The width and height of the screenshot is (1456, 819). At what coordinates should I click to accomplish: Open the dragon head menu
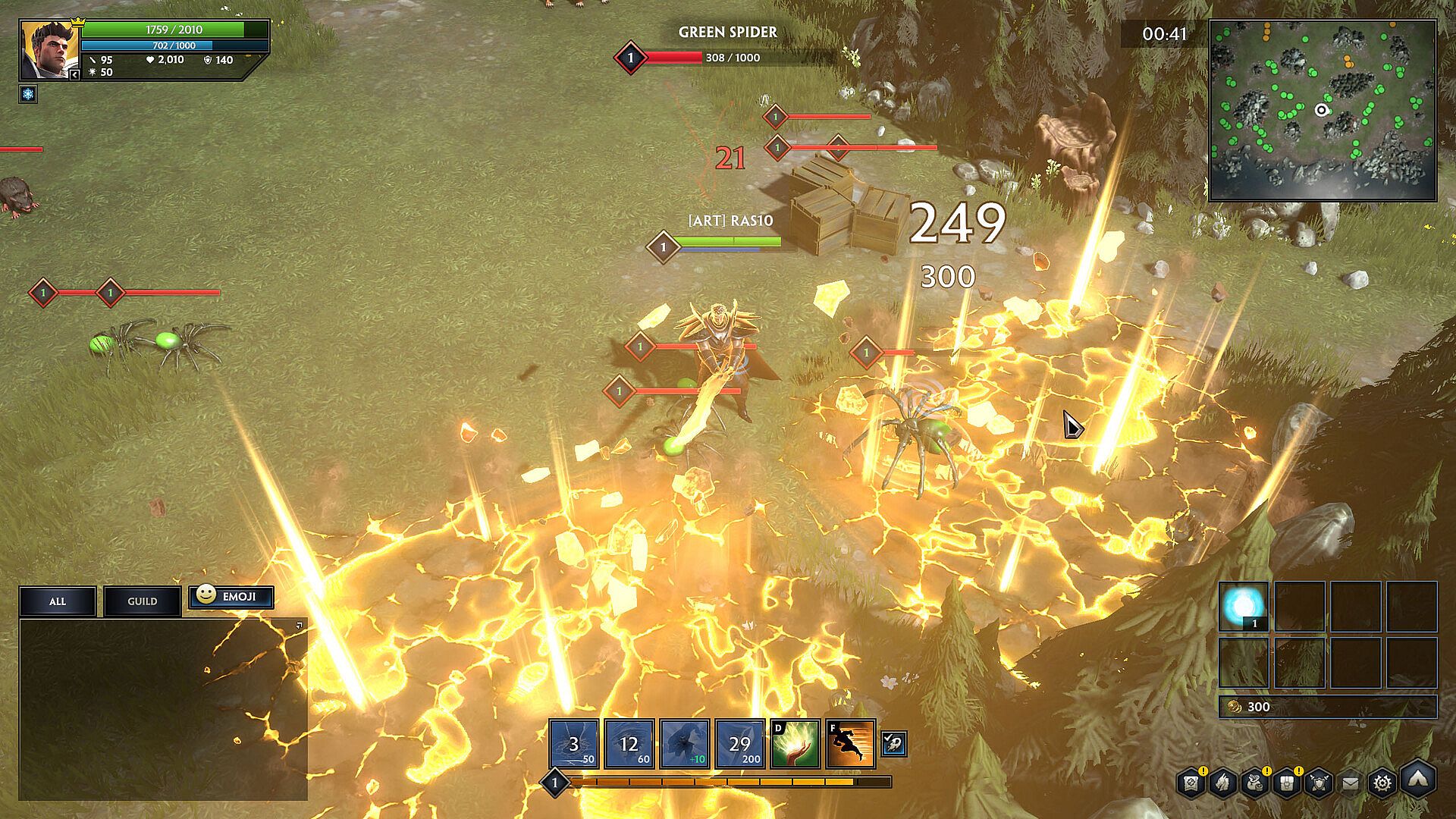[1222, 783]
